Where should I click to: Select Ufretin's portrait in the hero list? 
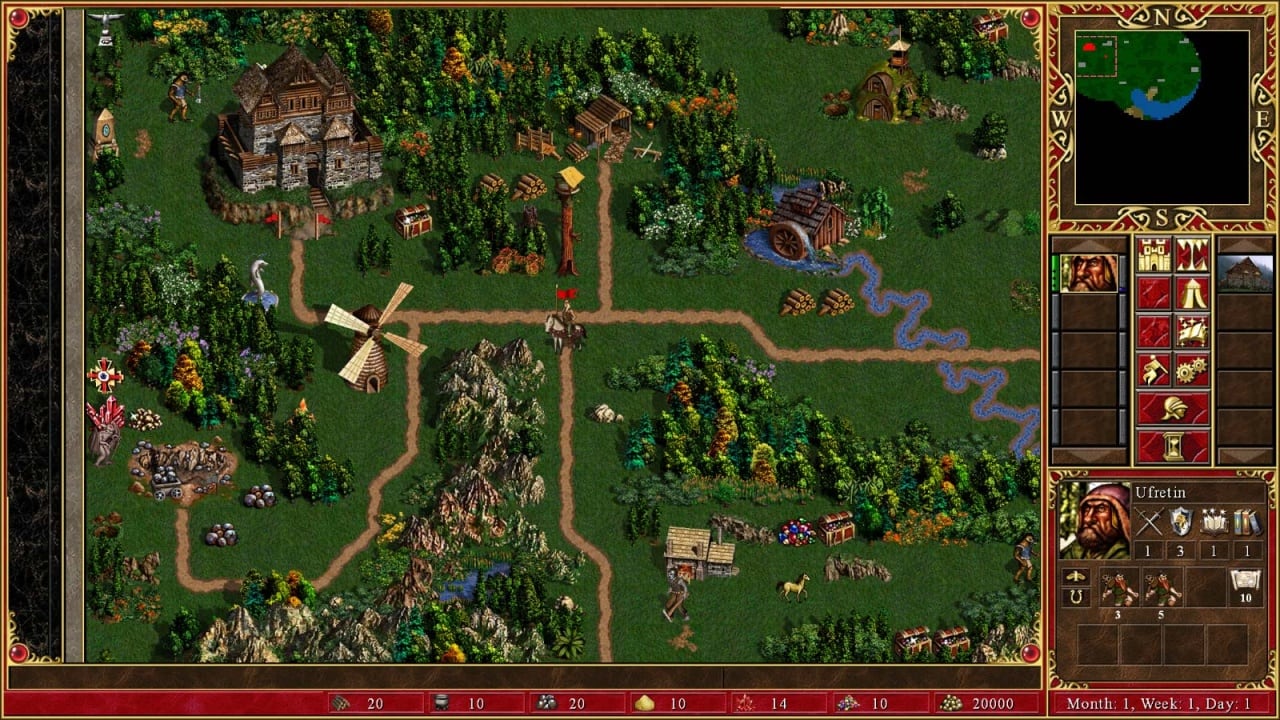[x=1088, y=273]
